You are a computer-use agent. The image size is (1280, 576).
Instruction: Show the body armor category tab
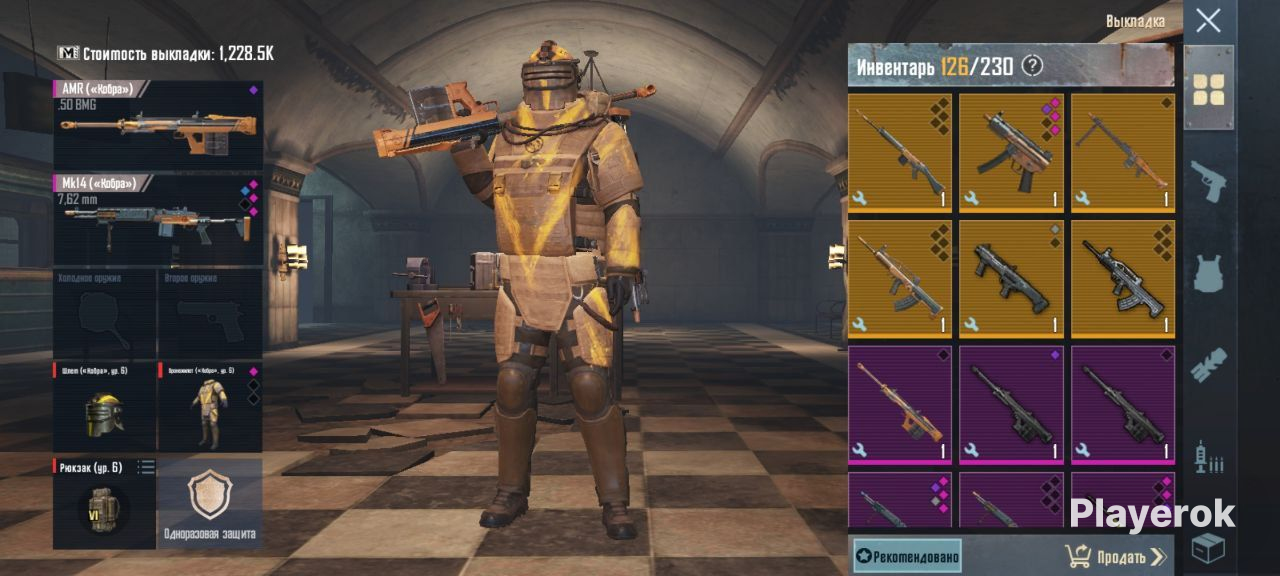[1208, 274]
